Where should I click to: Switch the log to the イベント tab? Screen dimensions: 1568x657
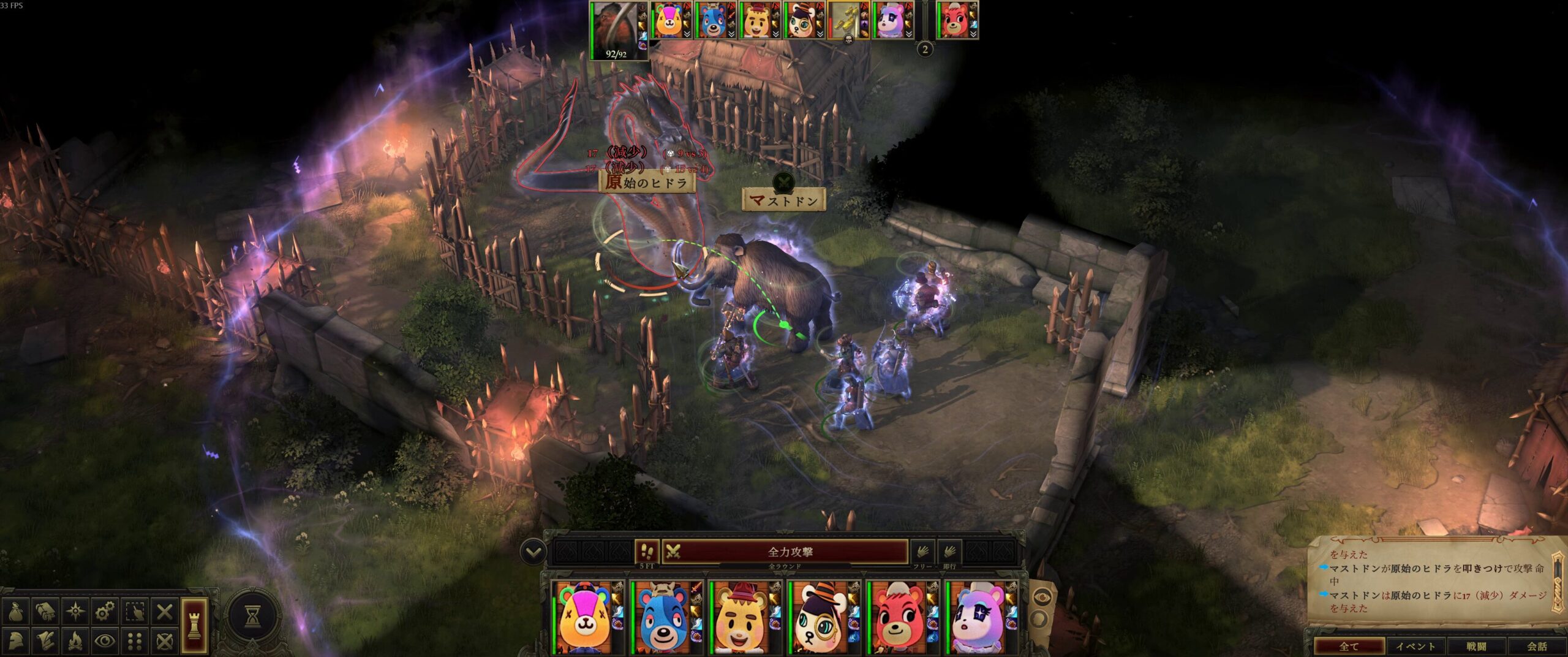point(1415,646)
